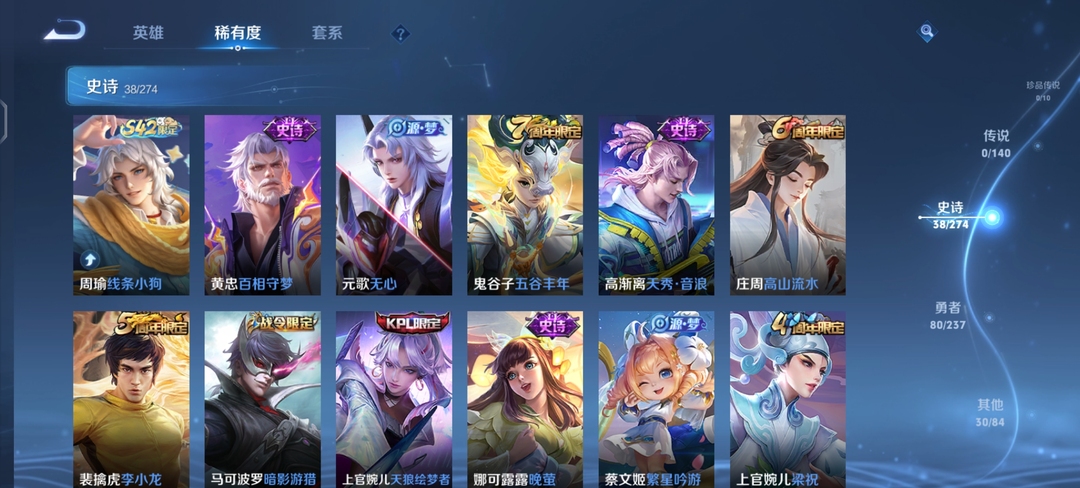Jump to the 传说 rarity section
Image resolution: width=1080 pixels, height=488 pixels.
(996, 143)
